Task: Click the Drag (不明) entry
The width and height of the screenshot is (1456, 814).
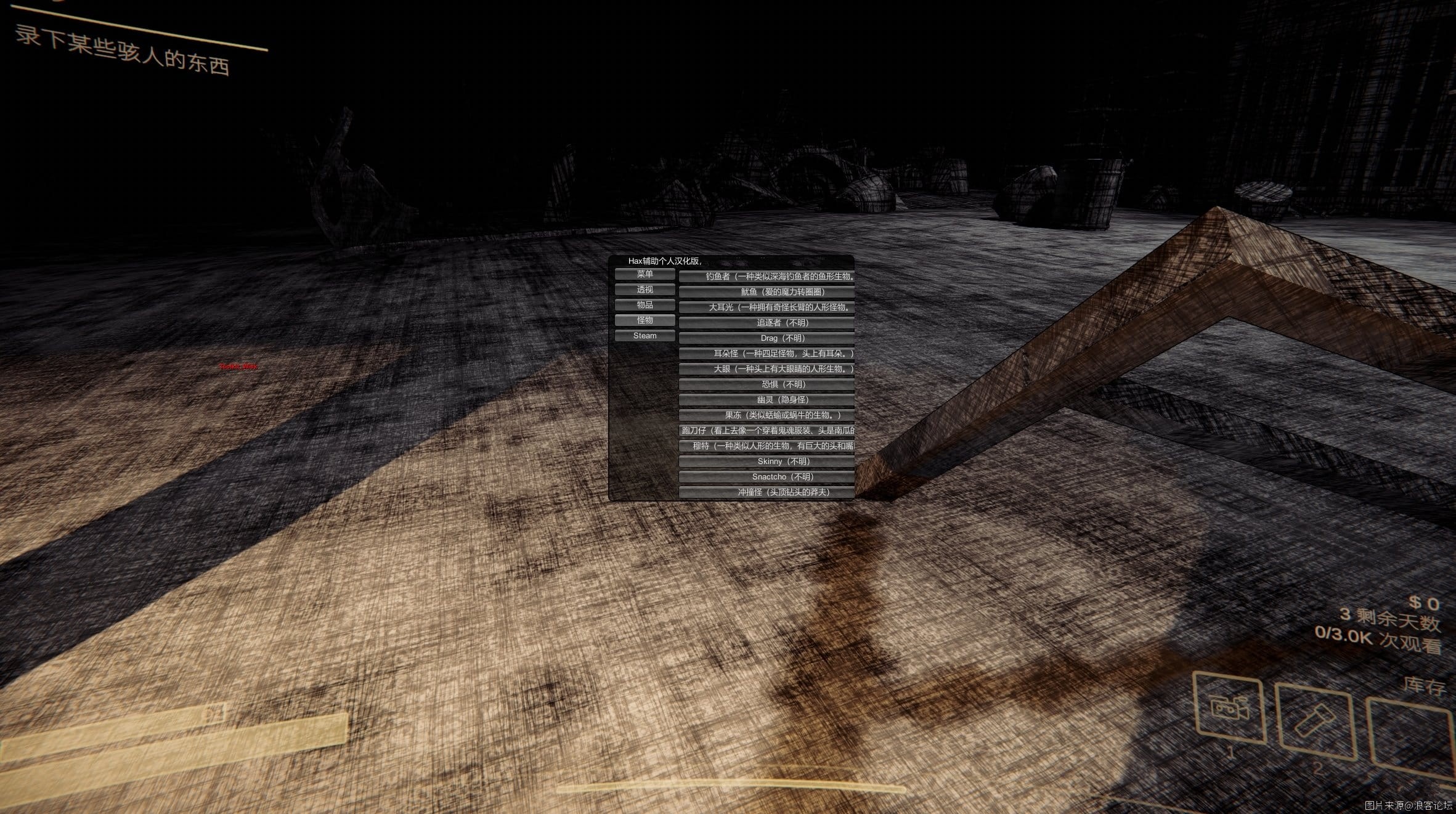Action: [x=767, y=338]
